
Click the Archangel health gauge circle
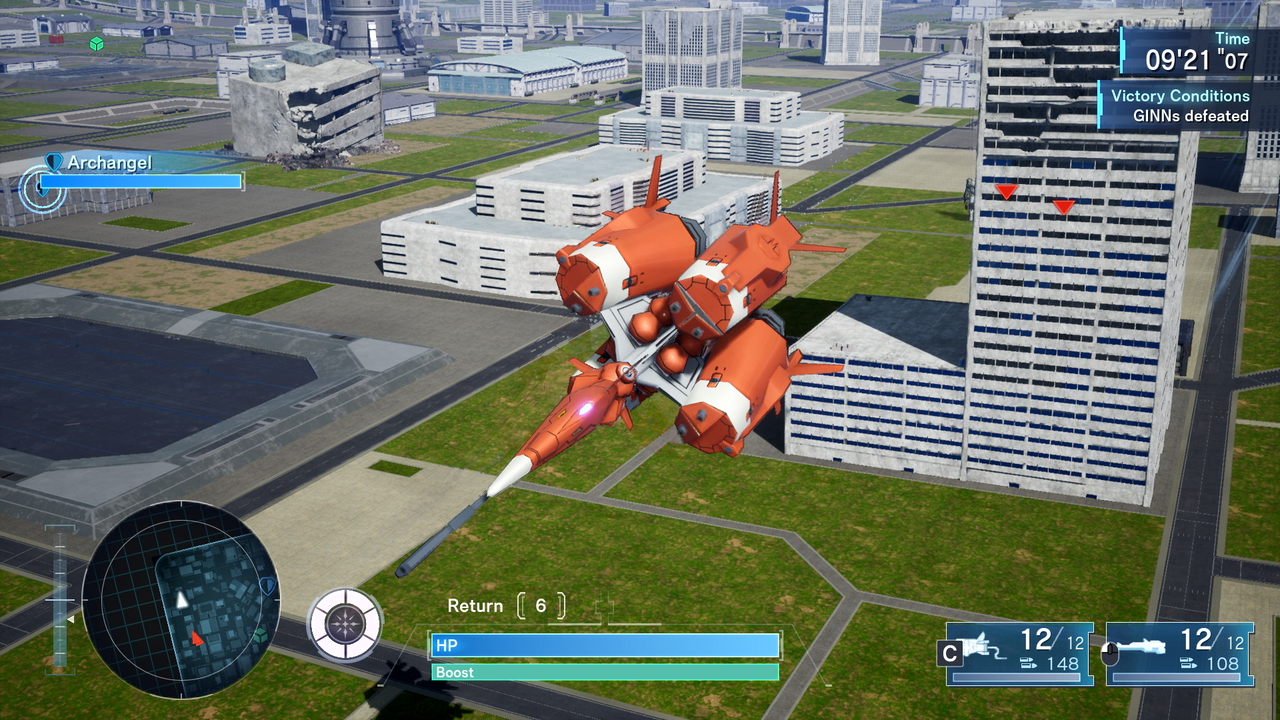tap(41, 188)
